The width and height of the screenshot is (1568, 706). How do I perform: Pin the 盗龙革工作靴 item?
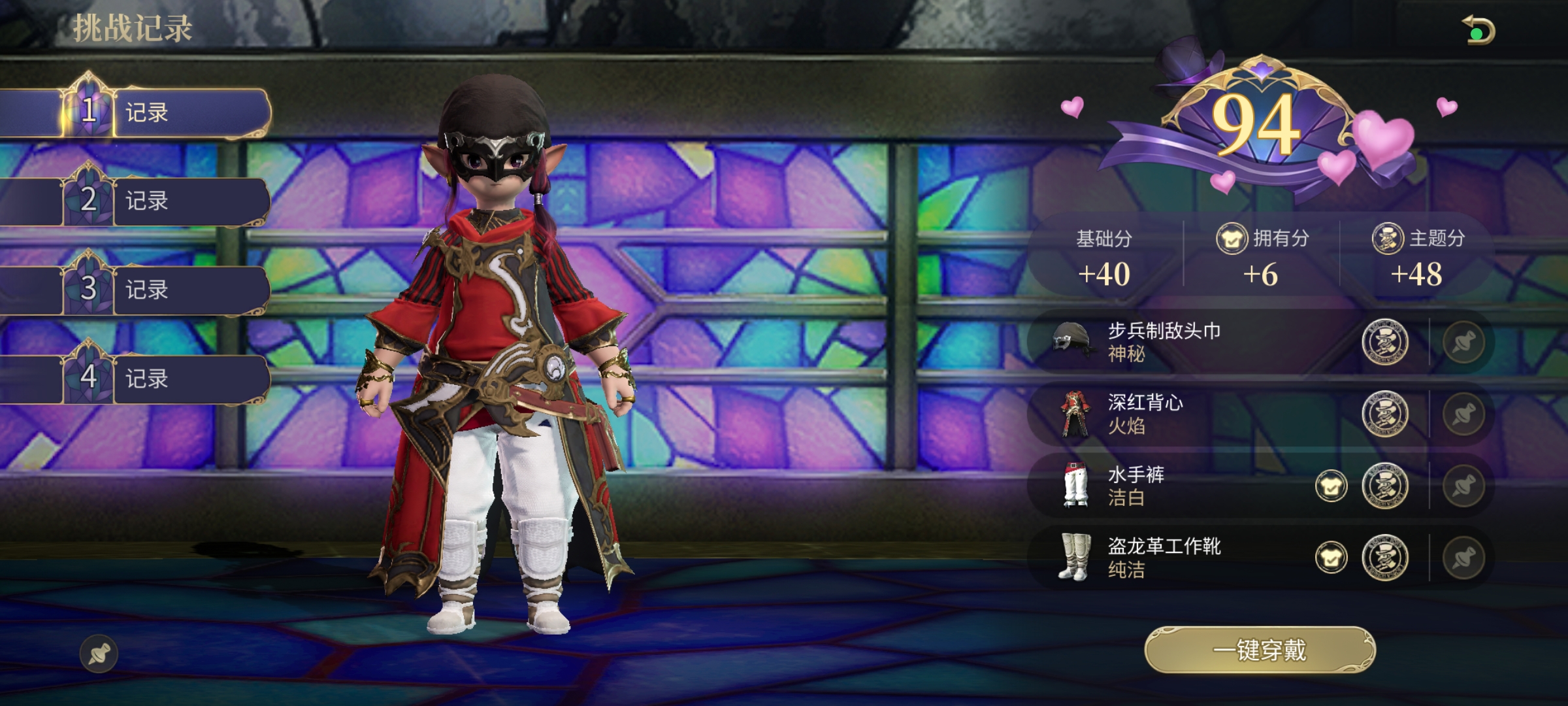pos(1463,558)
